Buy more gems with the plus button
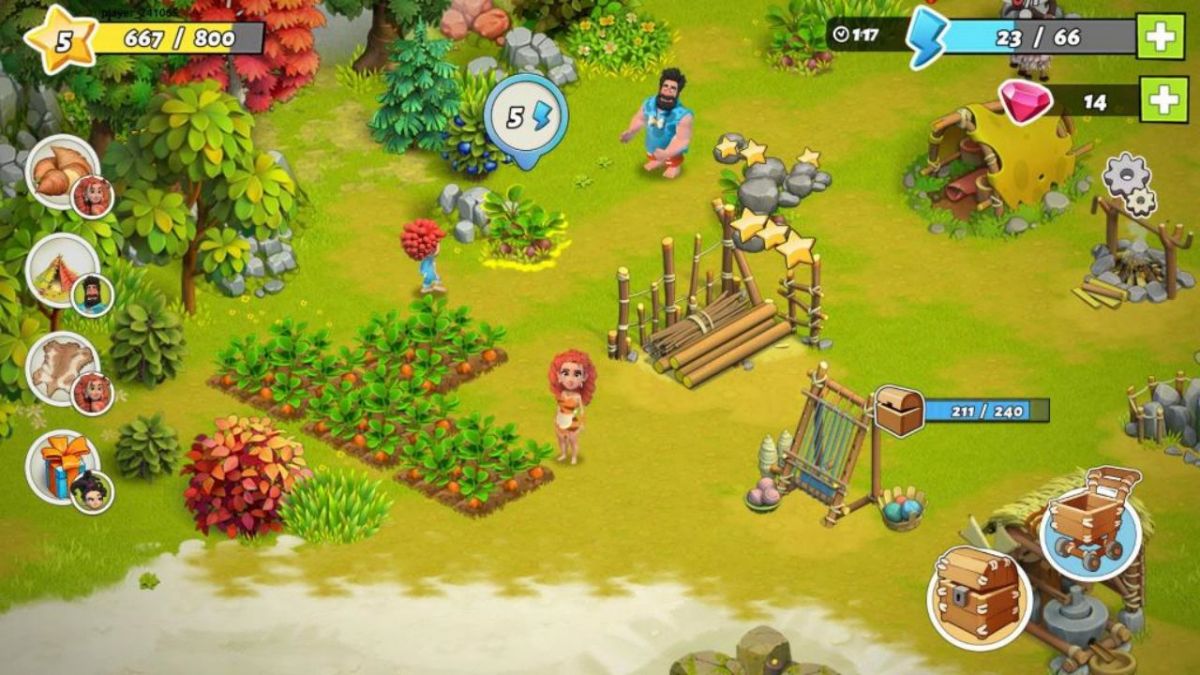This screenshot has width=1200, height=675. (1163, 99)
